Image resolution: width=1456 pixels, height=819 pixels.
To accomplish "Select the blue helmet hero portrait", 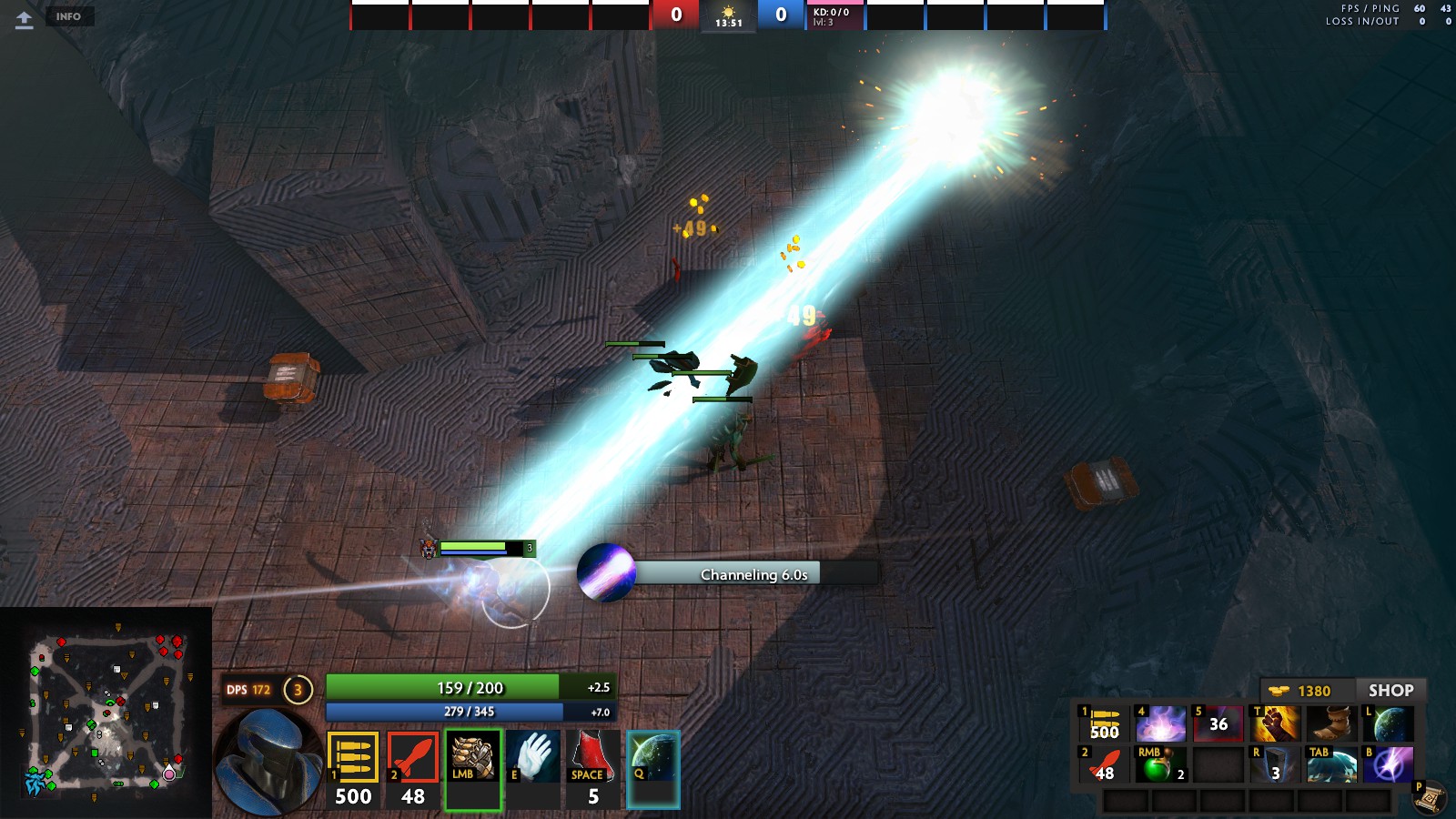I will pos(268,760).
